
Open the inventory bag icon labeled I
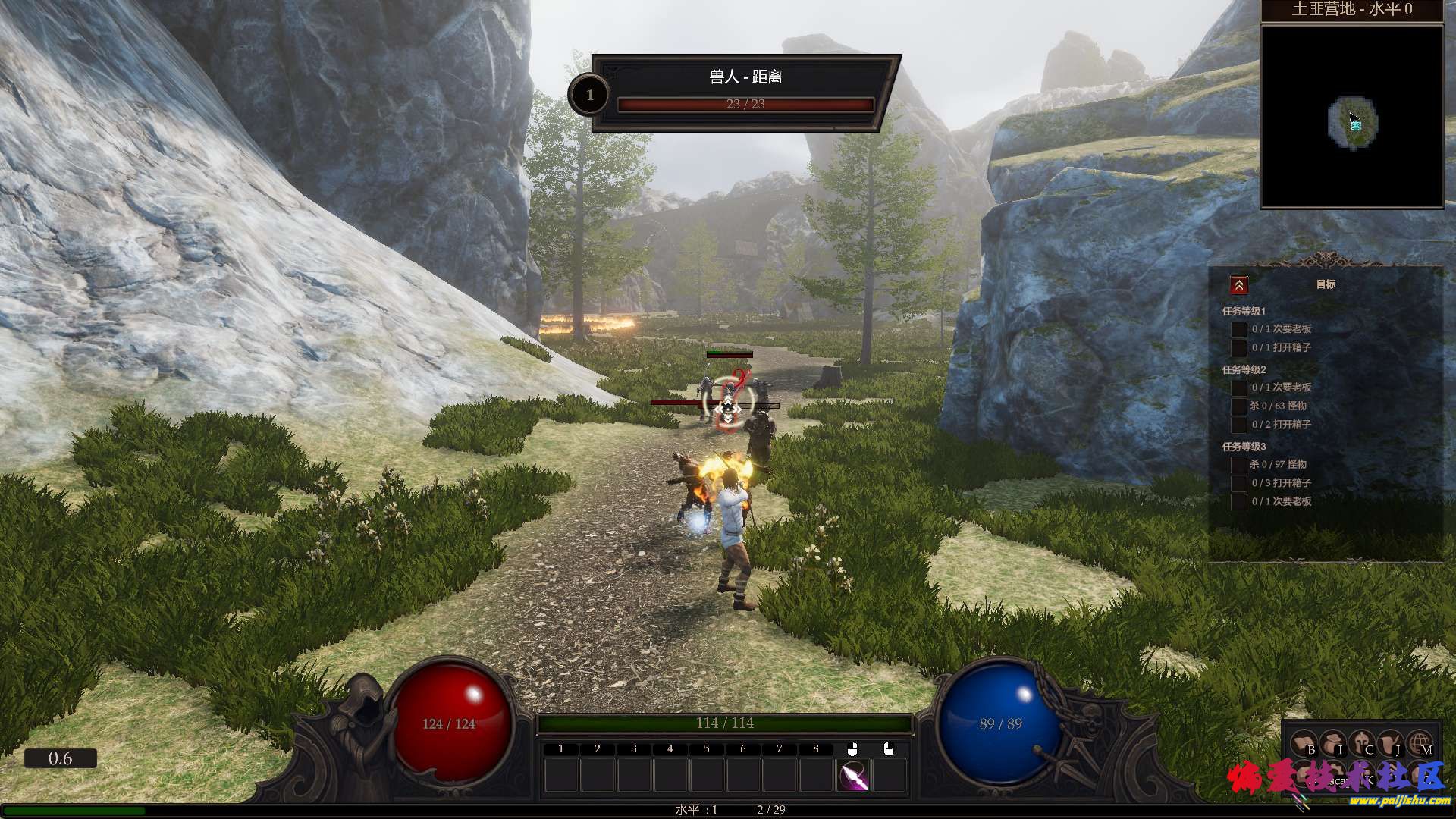(x=1332, y=744)
